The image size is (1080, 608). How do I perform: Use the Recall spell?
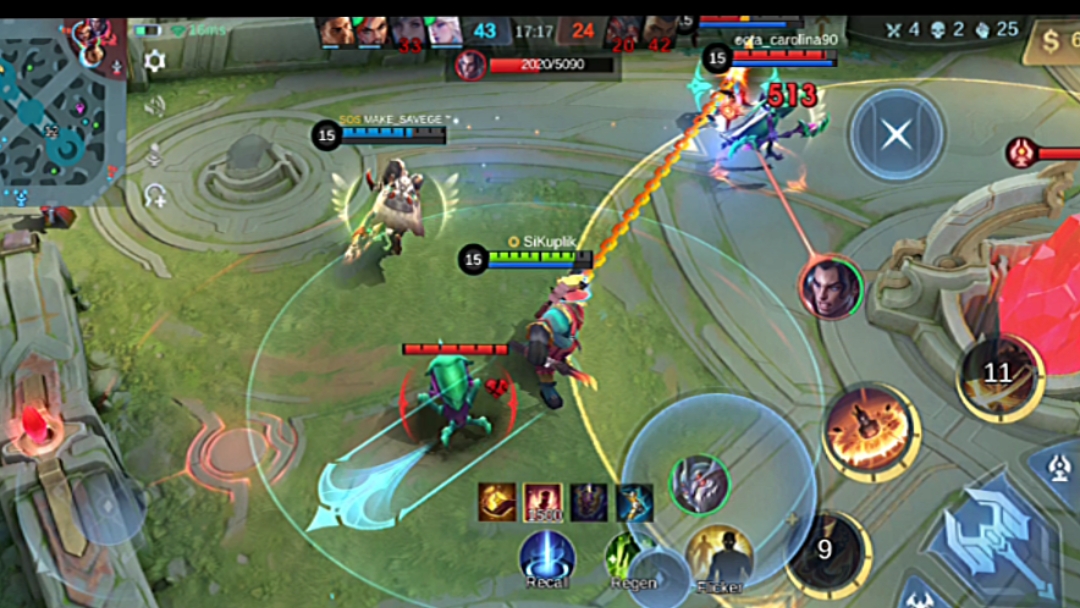547,557
